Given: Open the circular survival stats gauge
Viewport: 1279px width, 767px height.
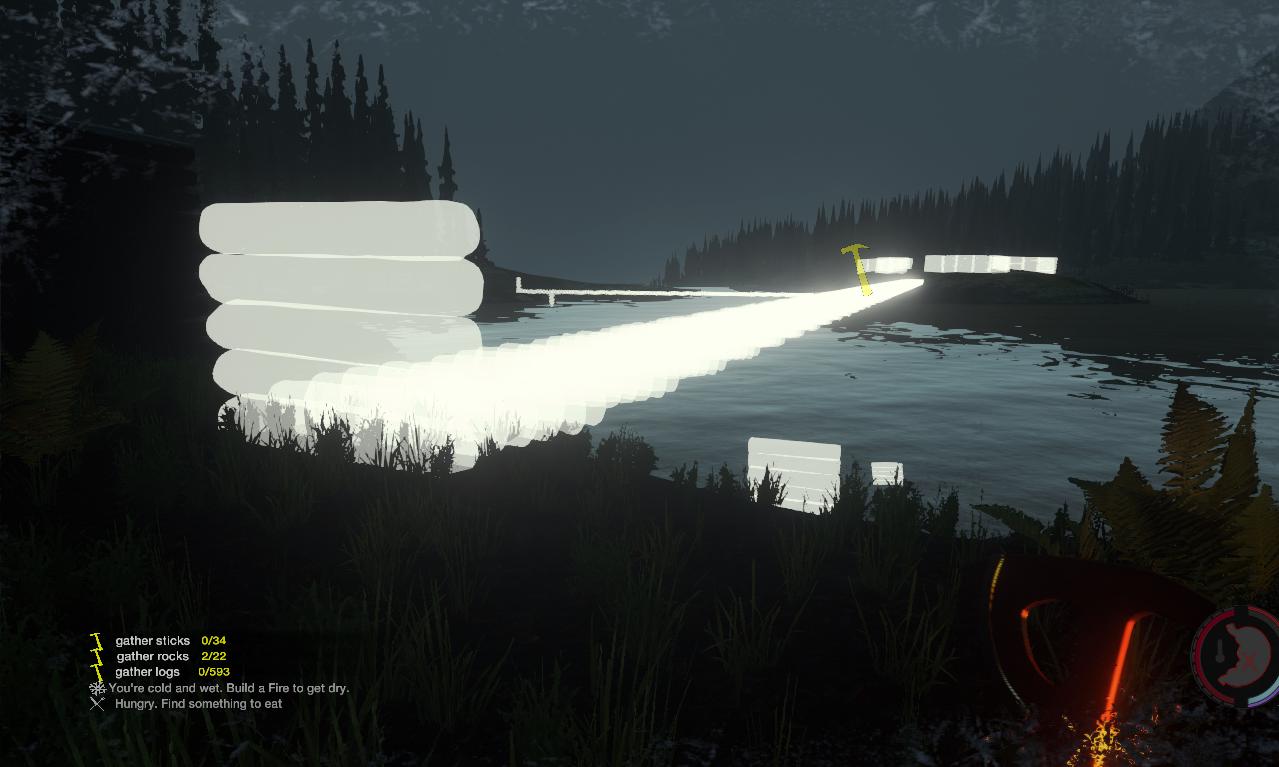Looking at the screenshot, I should (1237, 655).
